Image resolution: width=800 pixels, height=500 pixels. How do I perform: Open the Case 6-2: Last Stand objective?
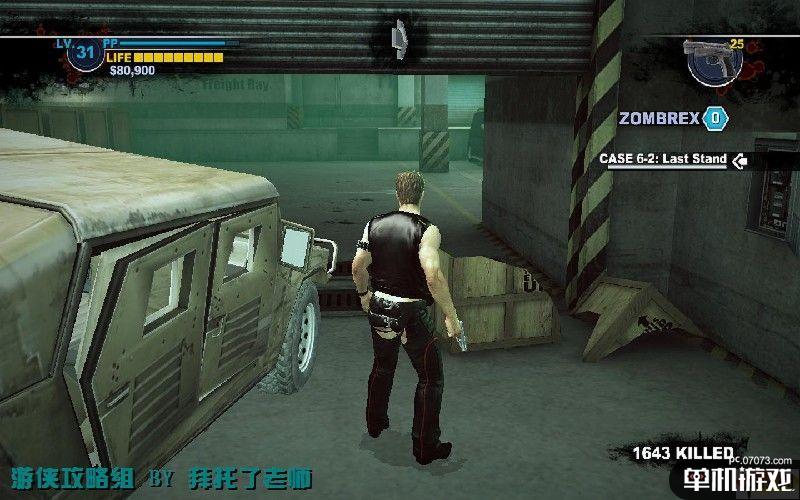click(663, 159)
